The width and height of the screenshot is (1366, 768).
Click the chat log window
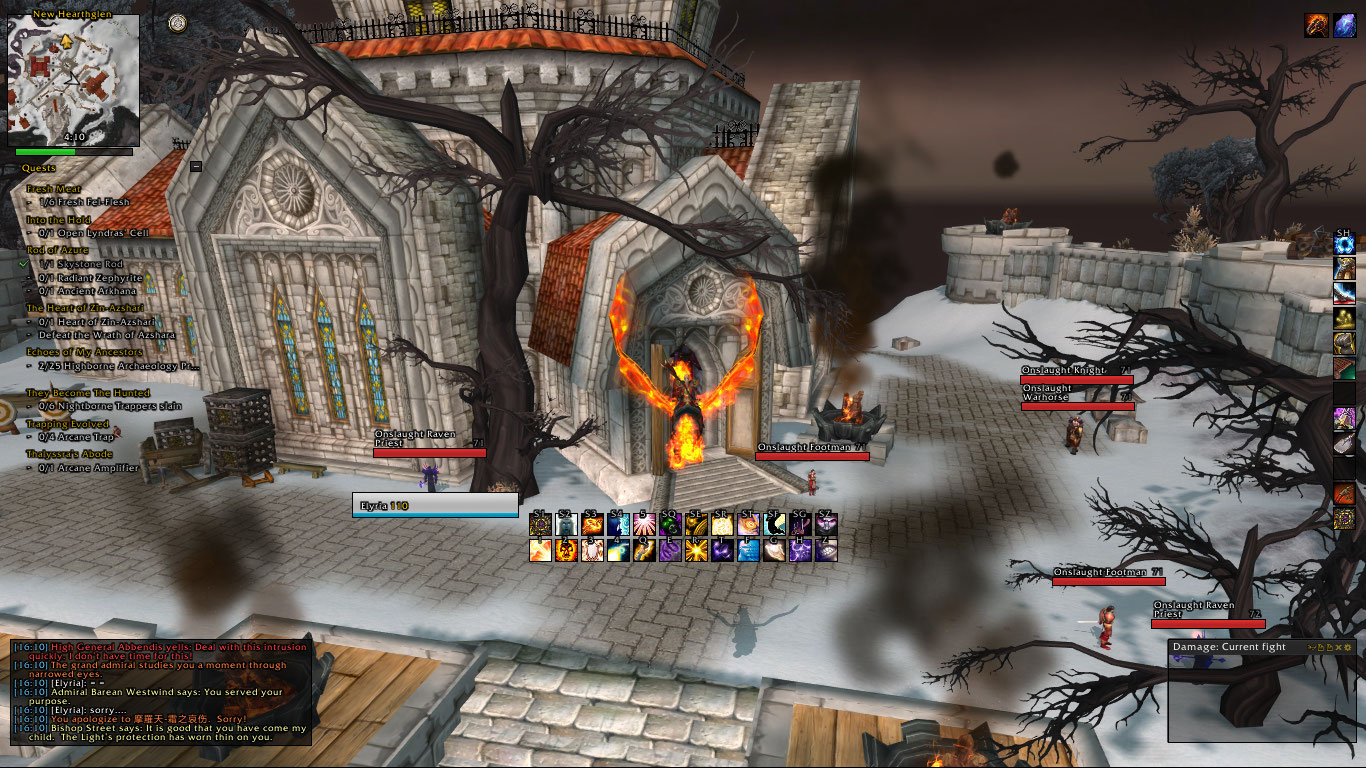(x=160, y=692)
